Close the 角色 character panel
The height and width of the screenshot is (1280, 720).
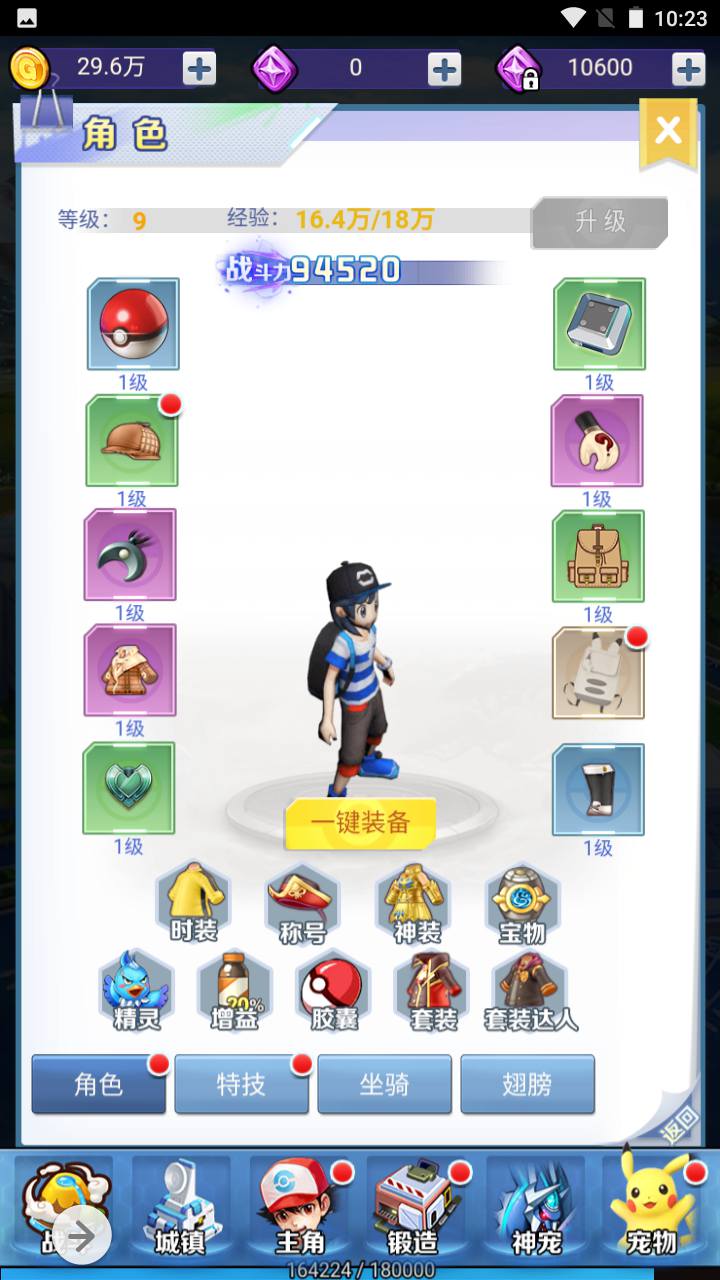point(667,131)
